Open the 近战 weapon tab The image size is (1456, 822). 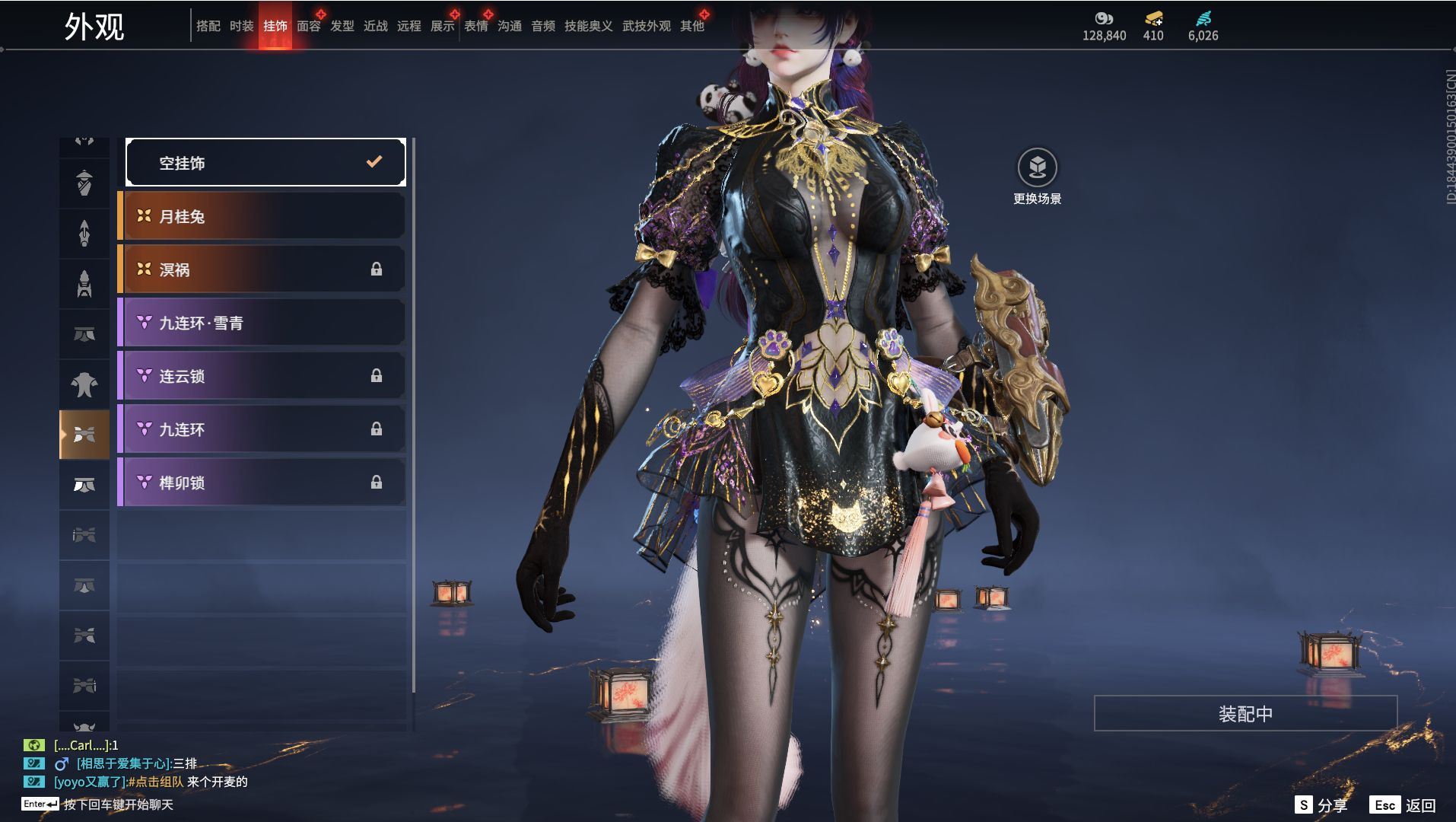pyautogui.click(x=375, y=26)
